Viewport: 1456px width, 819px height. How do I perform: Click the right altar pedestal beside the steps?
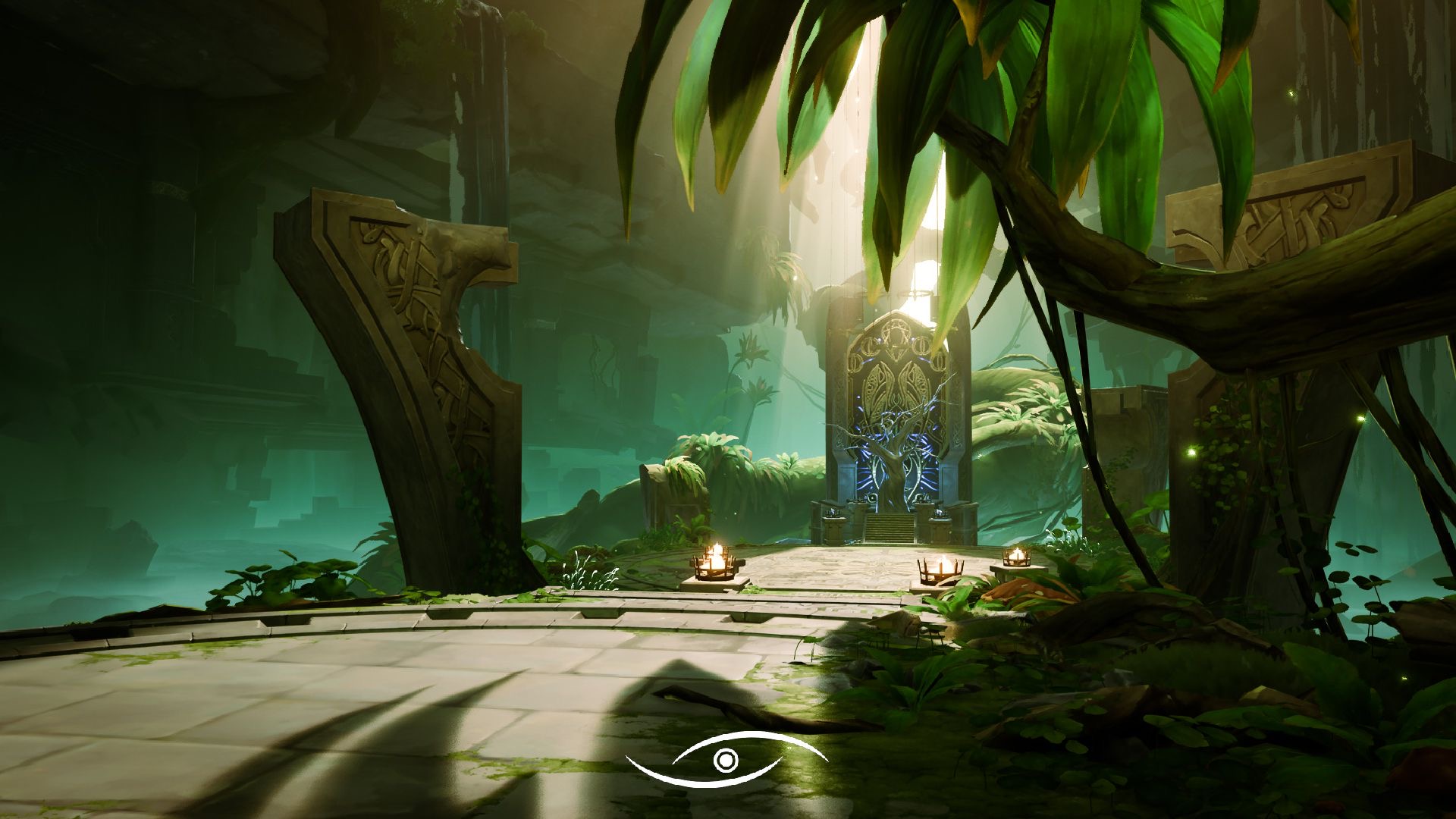[x=939, y=523]
